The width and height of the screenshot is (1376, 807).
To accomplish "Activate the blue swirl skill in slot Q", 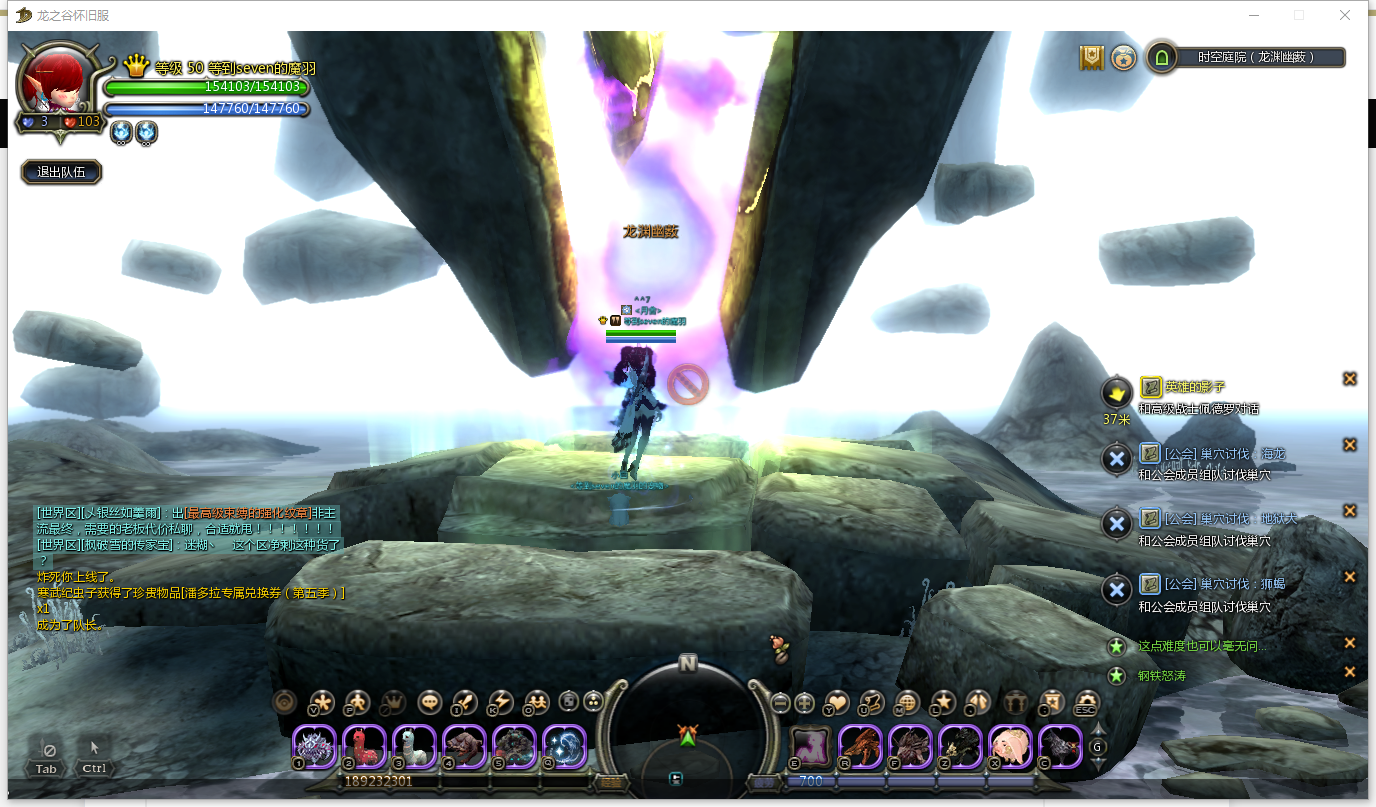I will (564, 746).
